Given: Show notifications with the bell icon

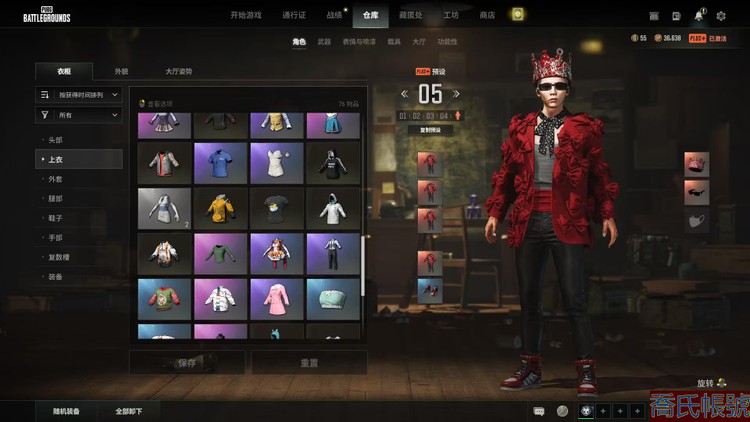Looking at the screenshot, I should coord(699,15).
